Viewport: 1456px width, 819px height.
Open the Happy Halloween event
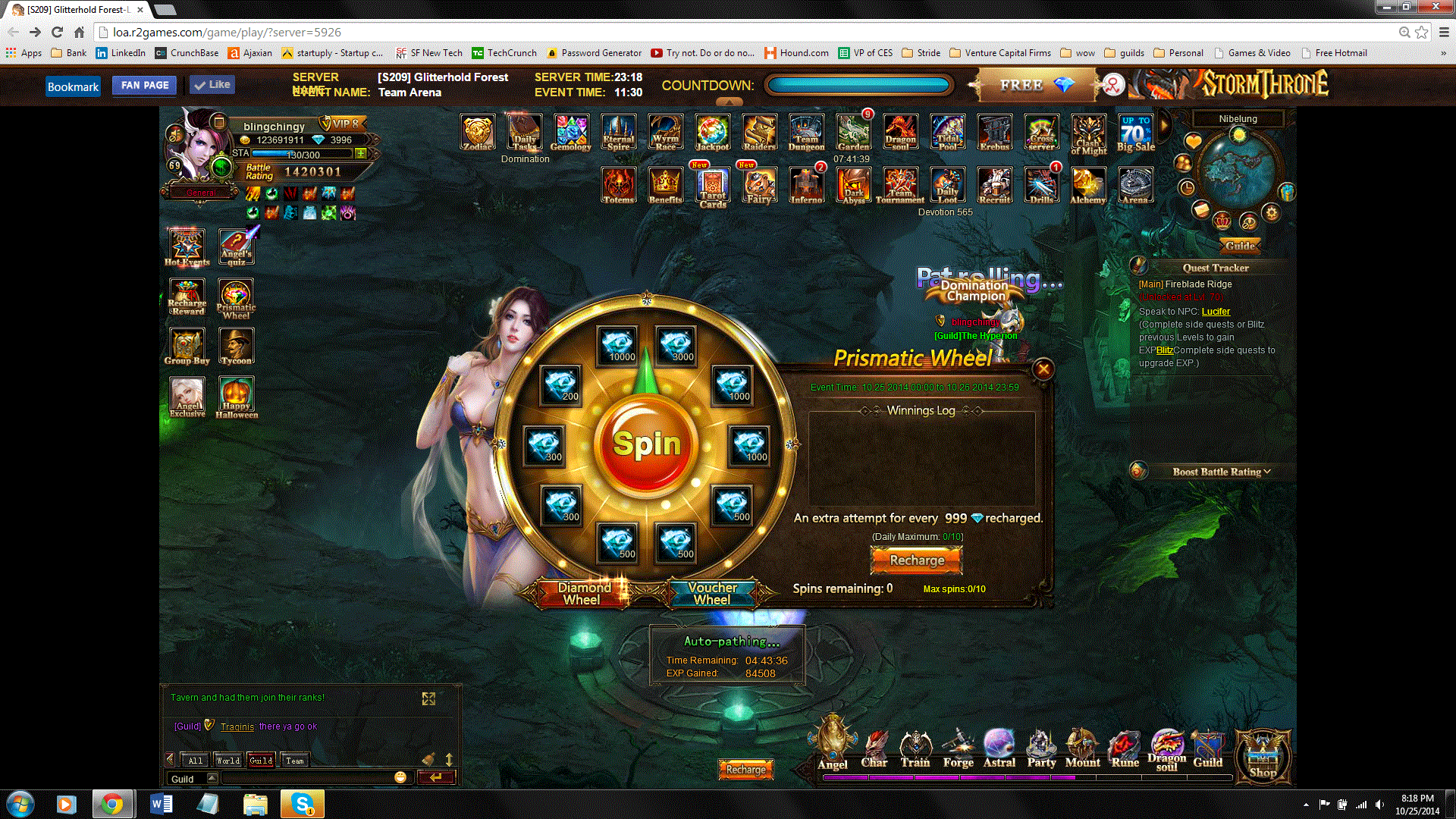point(237,396)
